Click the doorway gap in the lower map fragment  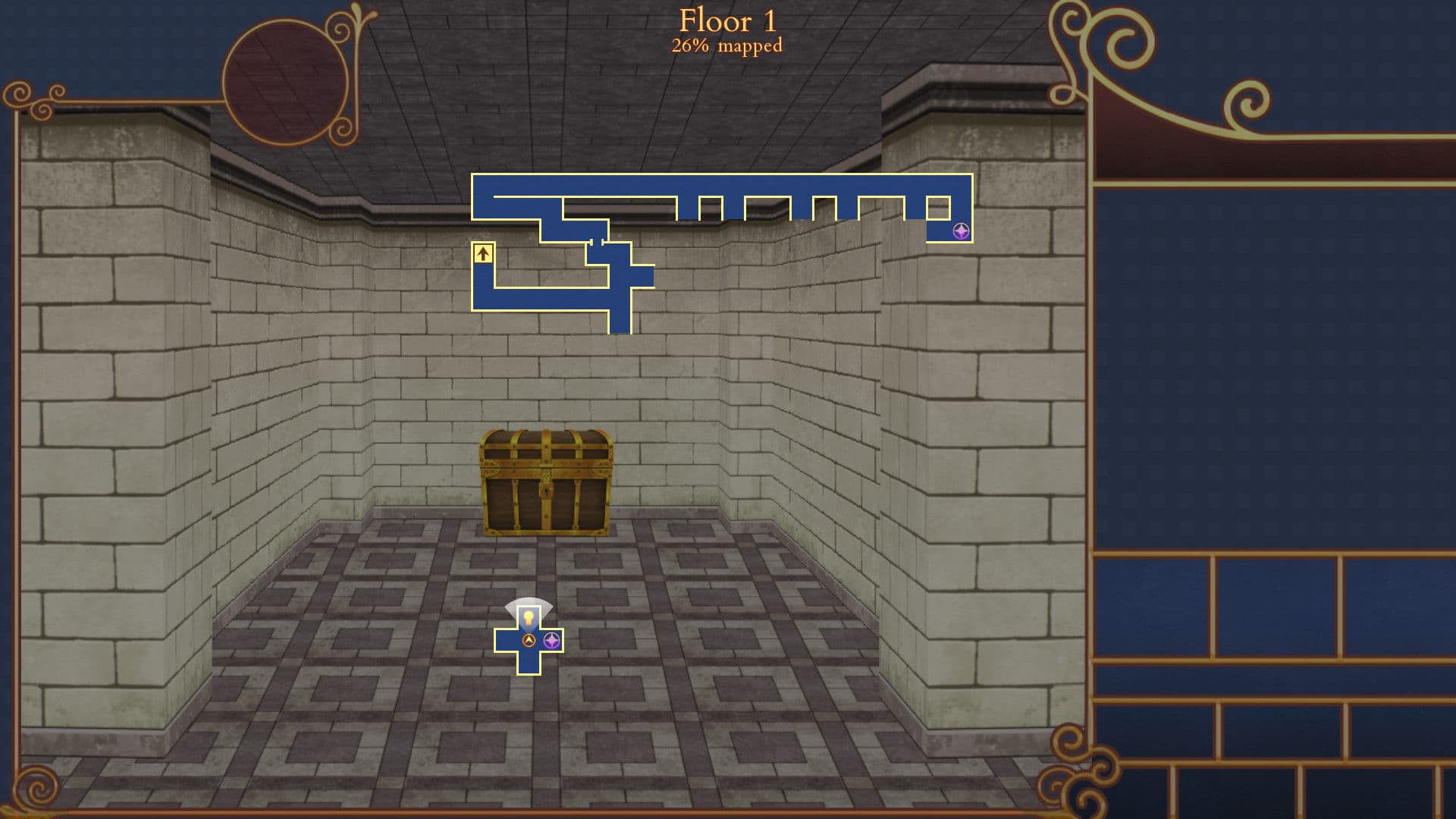(596, 241)
